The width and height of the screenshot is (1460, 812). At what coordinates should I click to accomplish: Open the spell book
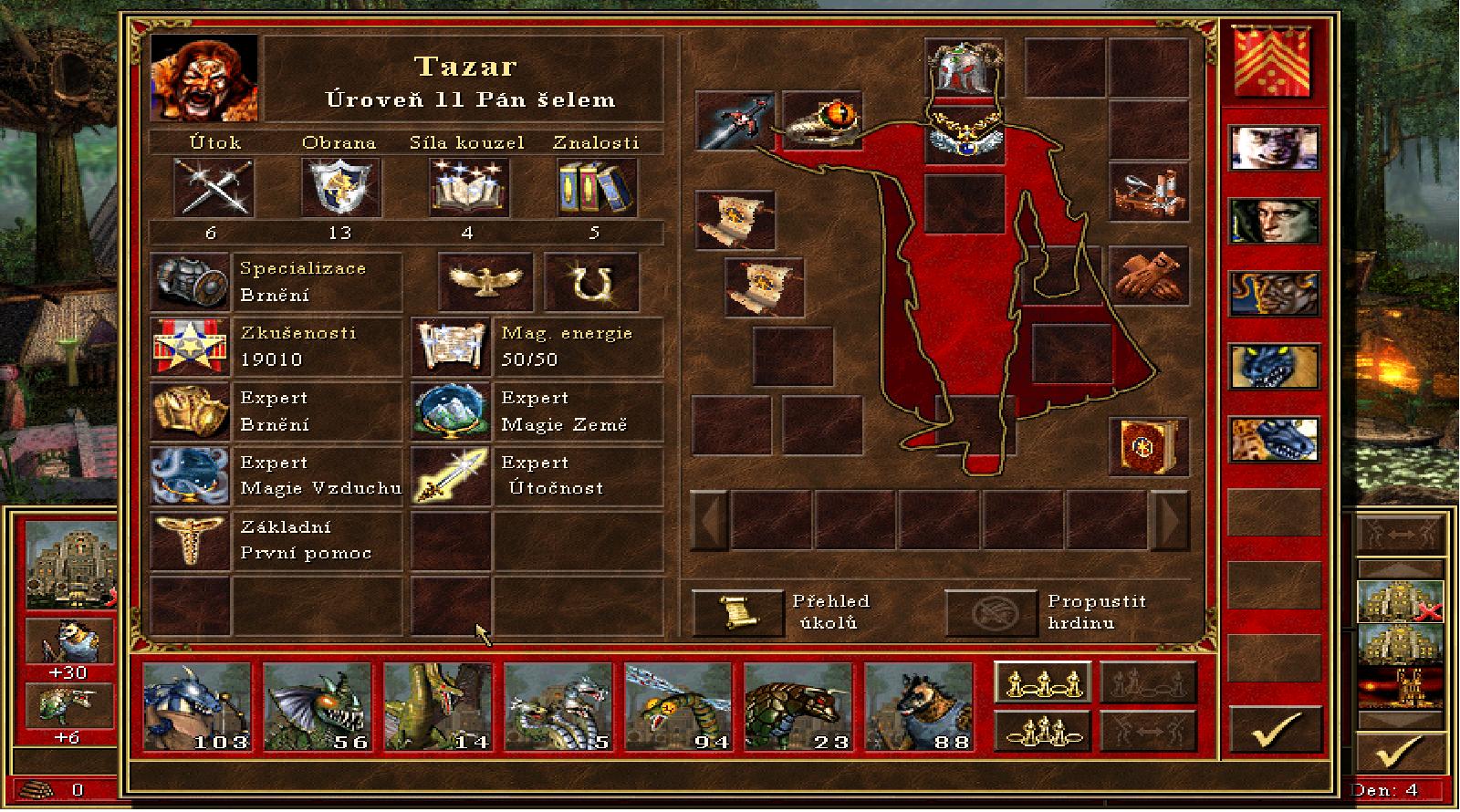pyautogui.click(x=1148, y=446)
